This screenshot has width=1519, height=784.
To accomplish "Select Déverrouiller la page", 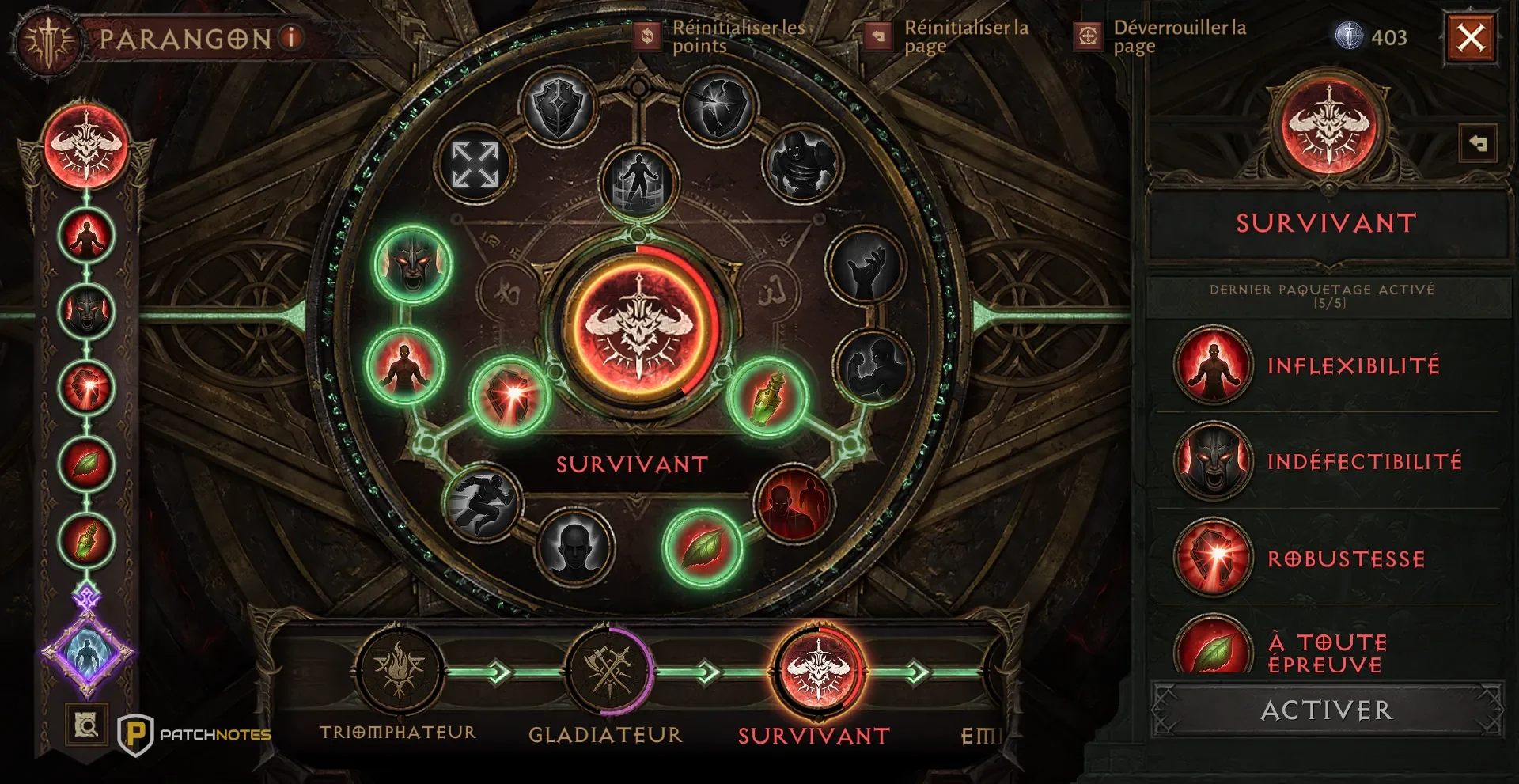I will click(1088, 36).
